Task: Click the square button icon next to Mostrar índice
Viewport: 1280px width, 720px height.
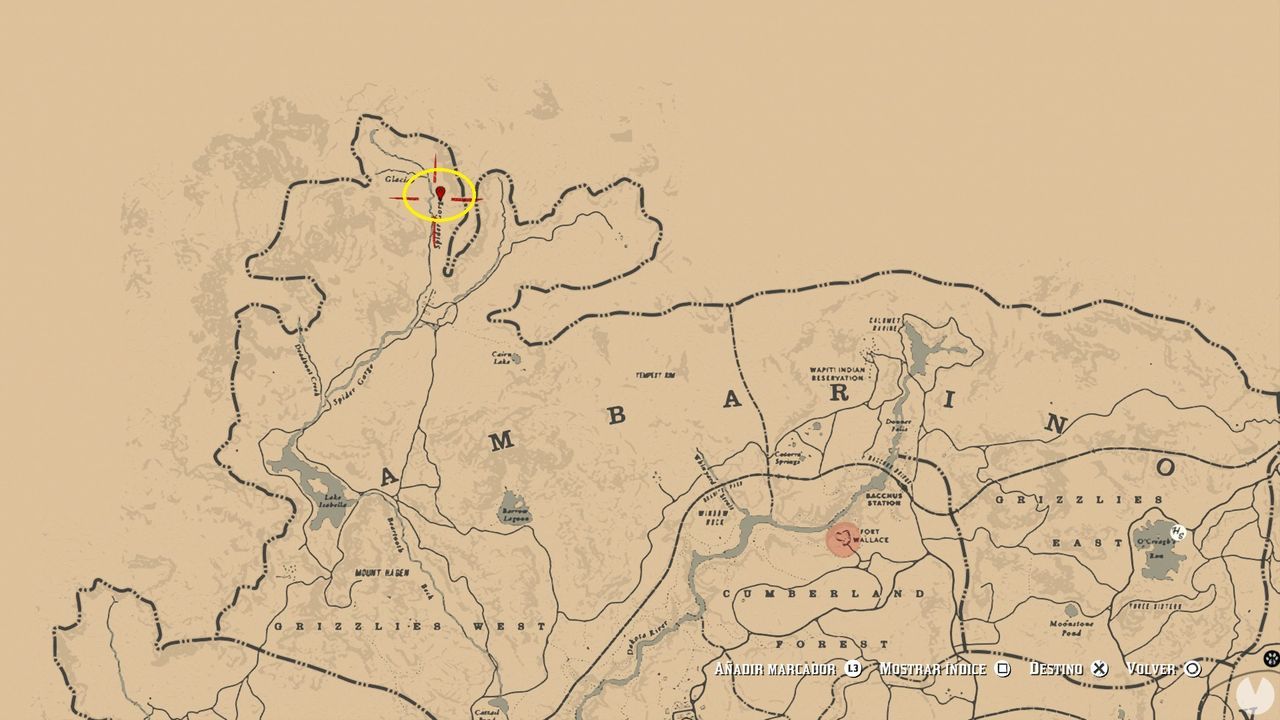Action: point(1003,668)
